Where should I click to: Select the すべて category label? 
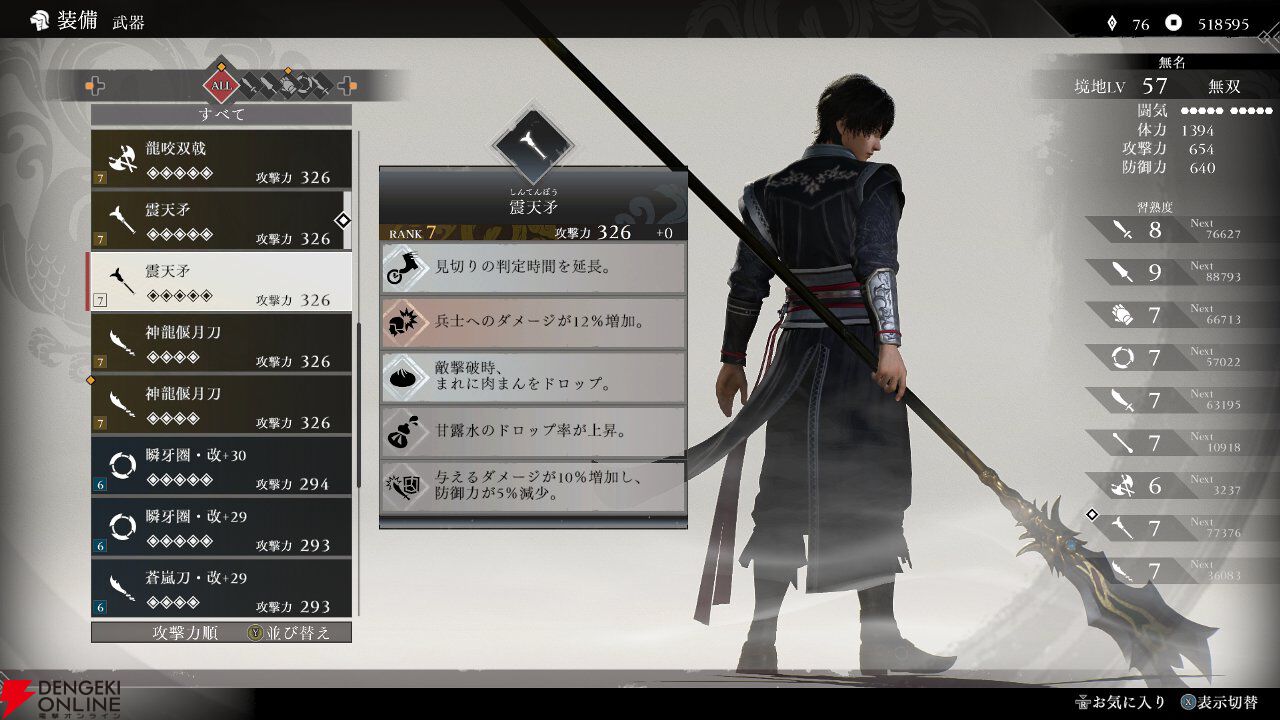click(x=222, y=113)
